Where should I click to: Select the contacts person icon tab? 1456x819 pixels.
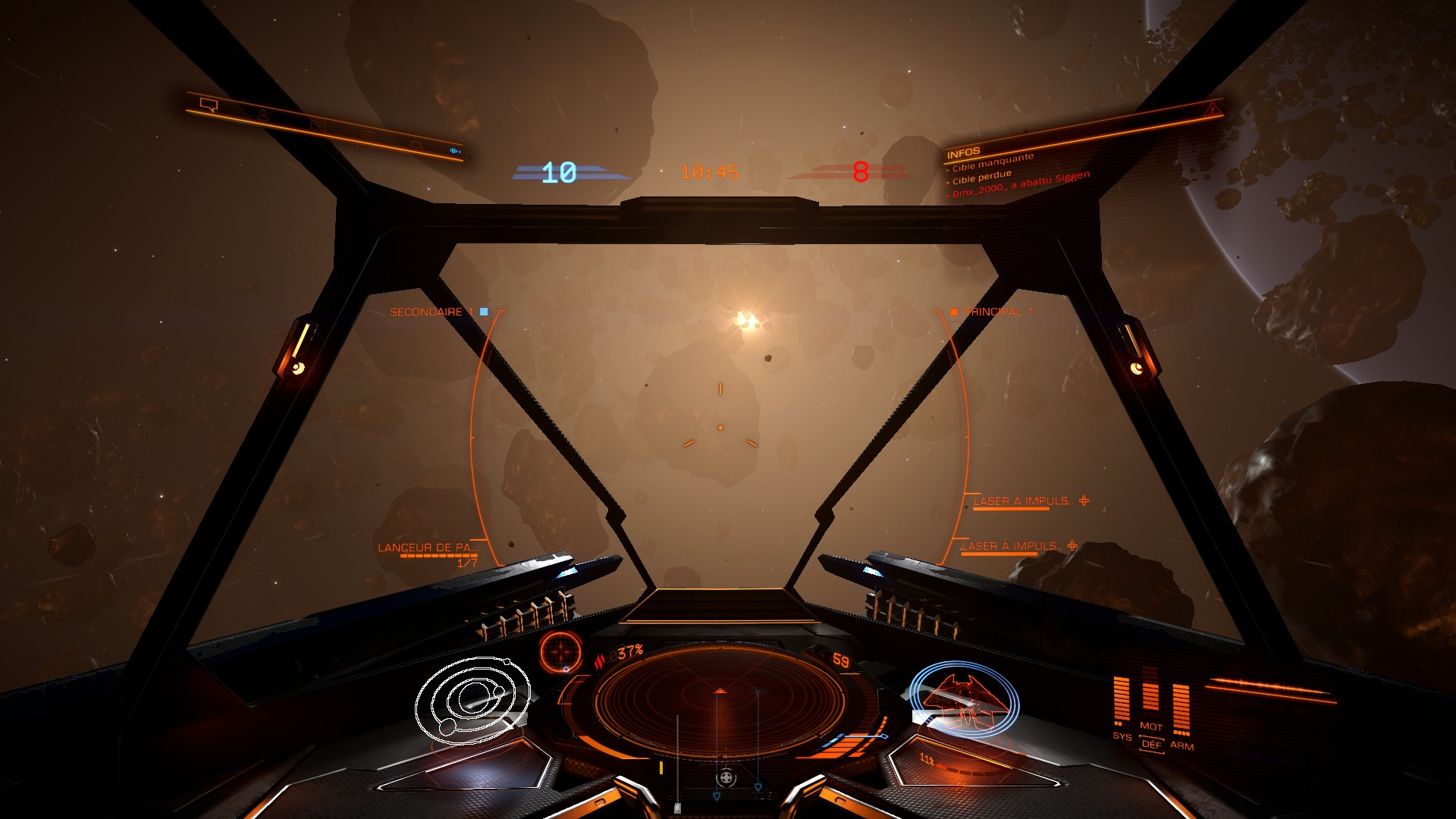262,115
